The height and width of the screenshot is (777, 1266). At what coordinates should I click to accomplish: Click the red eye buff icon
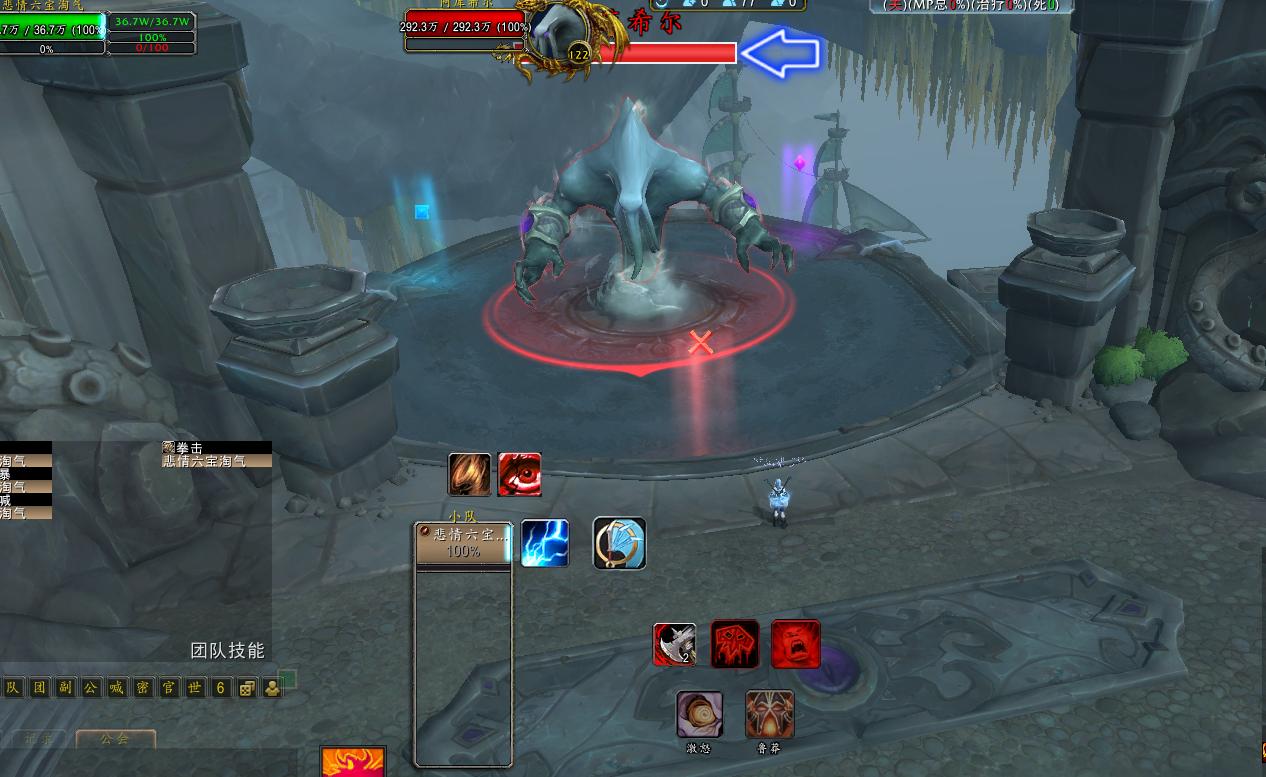pyautogui.click(x=520, y=474)
